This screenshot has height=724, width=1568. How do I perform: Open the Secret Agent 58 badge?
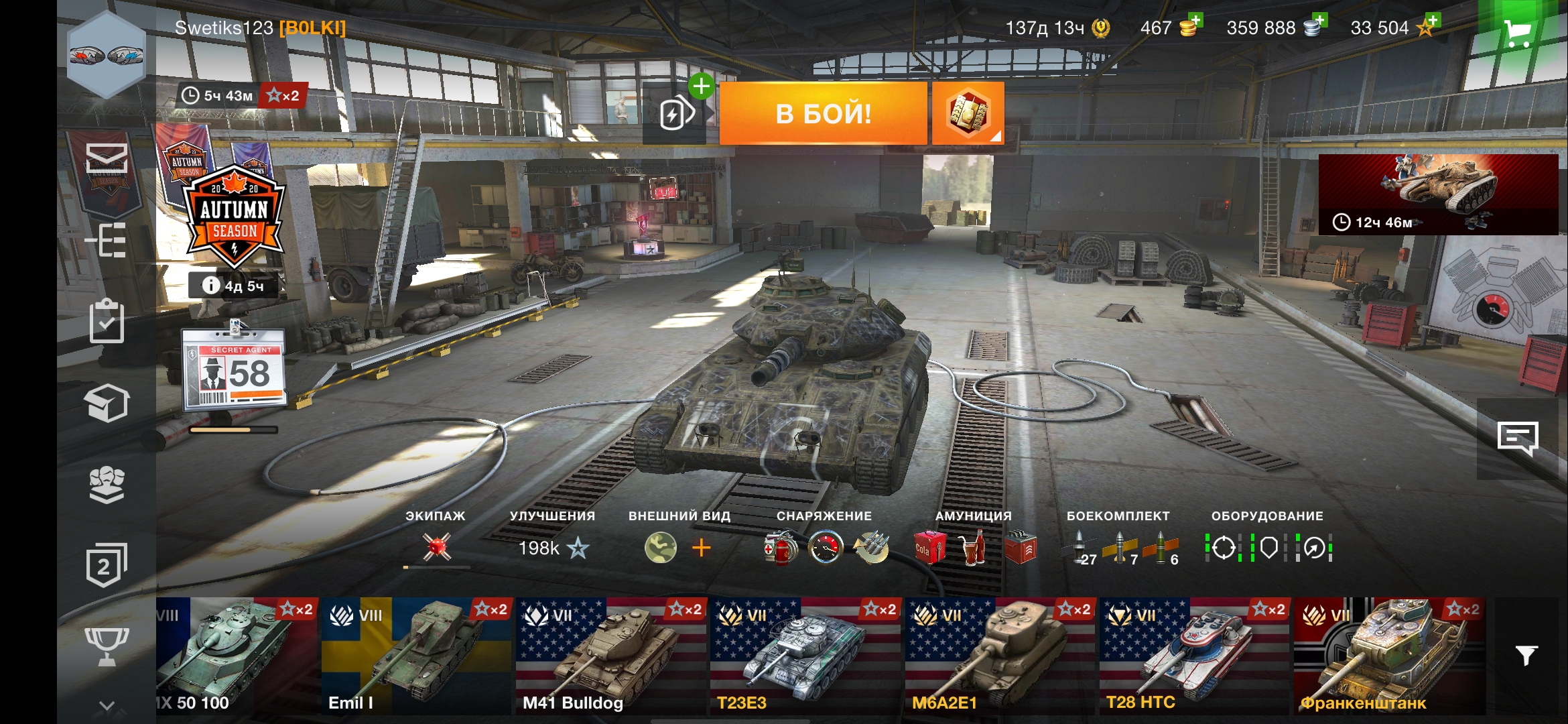pos(235,369)
